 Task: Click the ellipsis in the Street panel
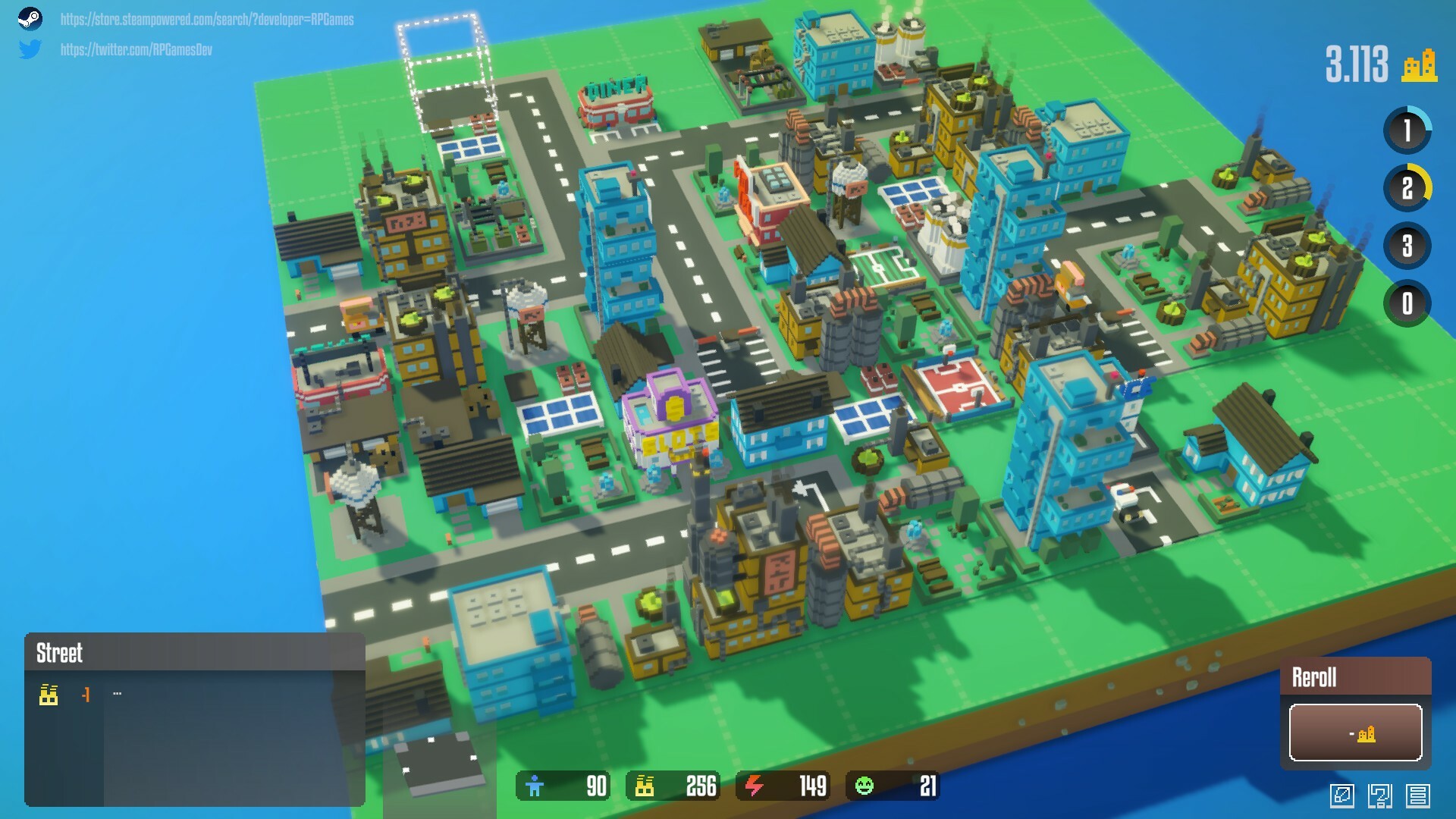[x=118, y=692]
